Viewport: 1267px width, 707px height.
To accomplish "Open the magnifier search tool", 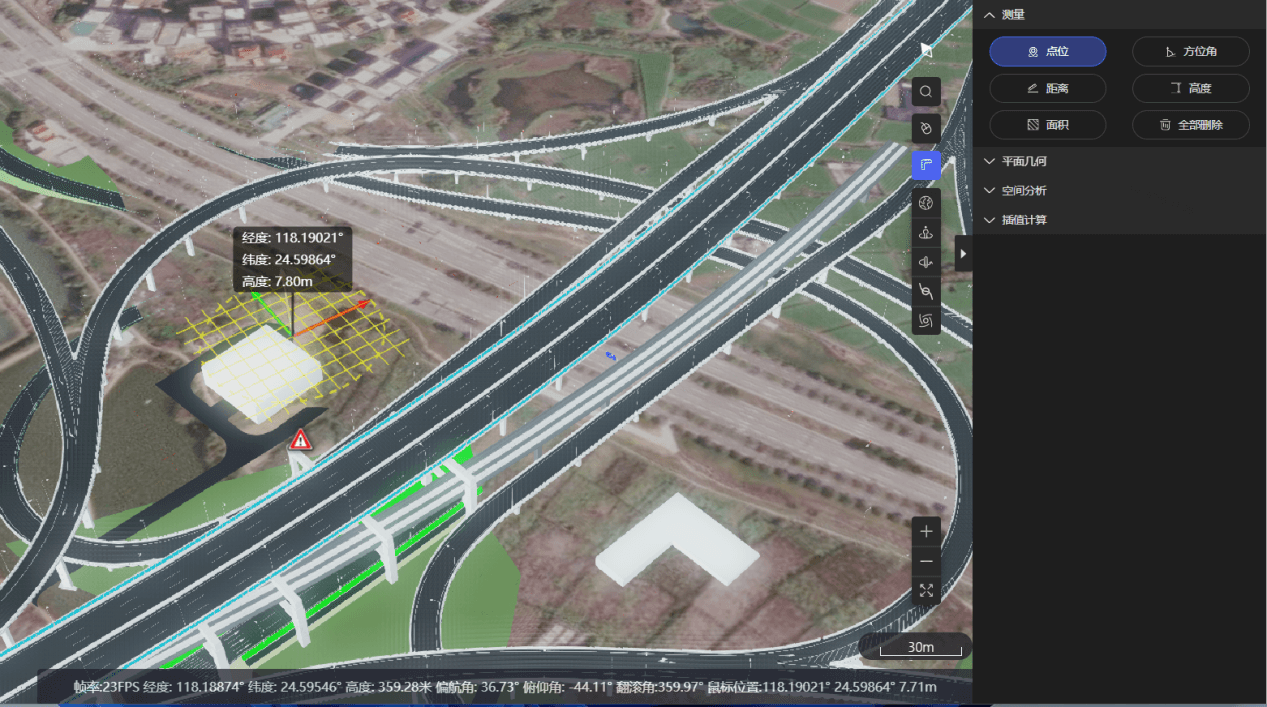I will click(x=926, y=92).
